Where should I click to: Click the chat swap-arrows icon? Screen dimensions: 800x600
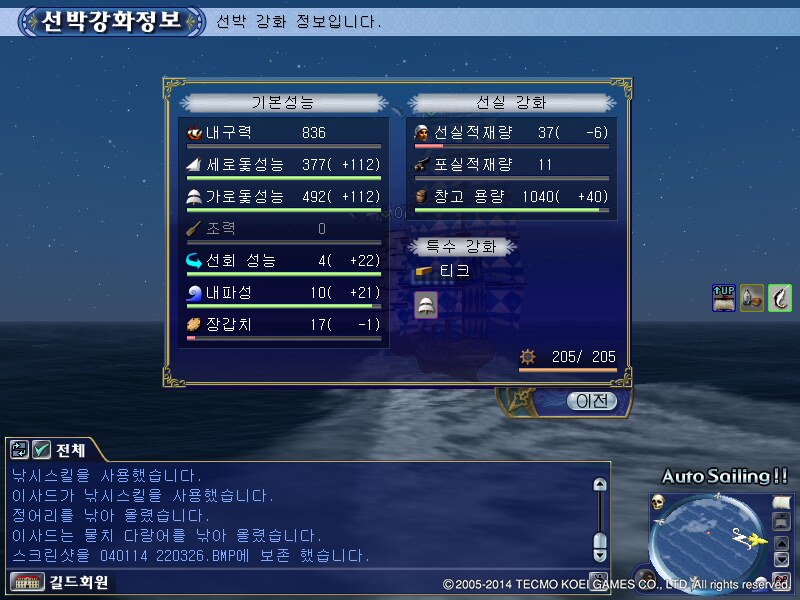tap(19, 450)
